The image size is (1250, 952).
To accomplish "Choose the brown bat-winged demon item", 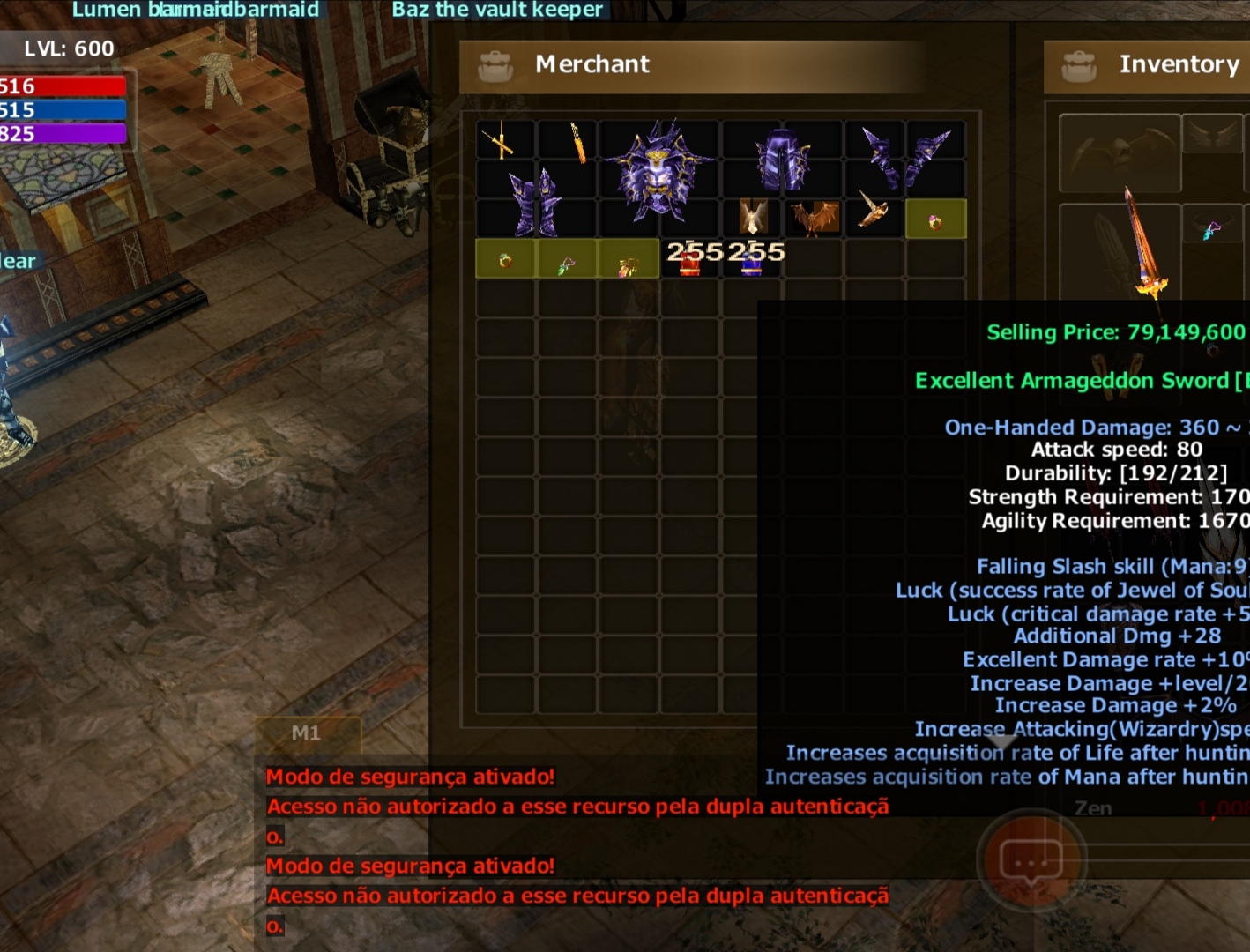I will [815, 218].
